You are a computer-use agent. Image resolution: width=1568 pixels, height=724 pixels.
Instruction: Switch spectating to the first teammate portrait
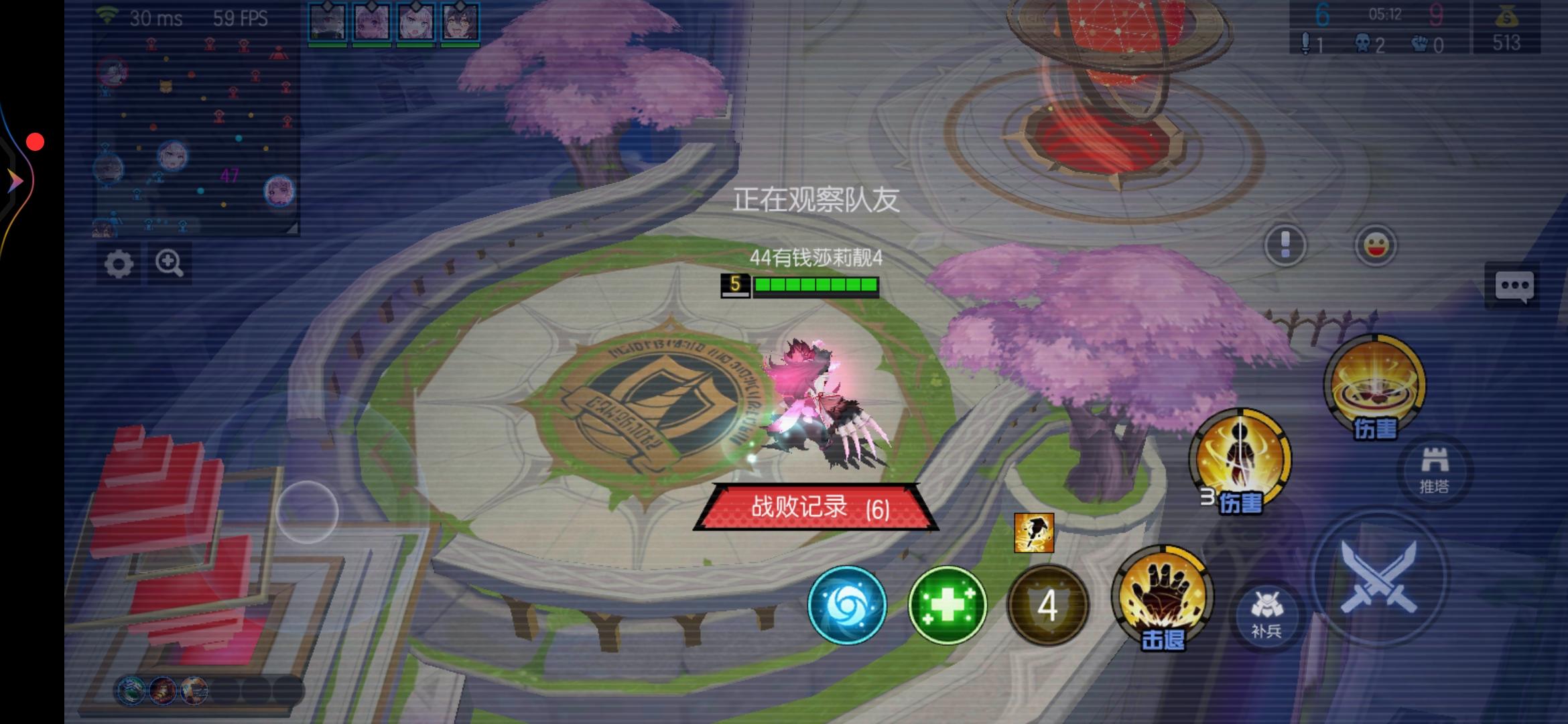(x=326, y=20)
